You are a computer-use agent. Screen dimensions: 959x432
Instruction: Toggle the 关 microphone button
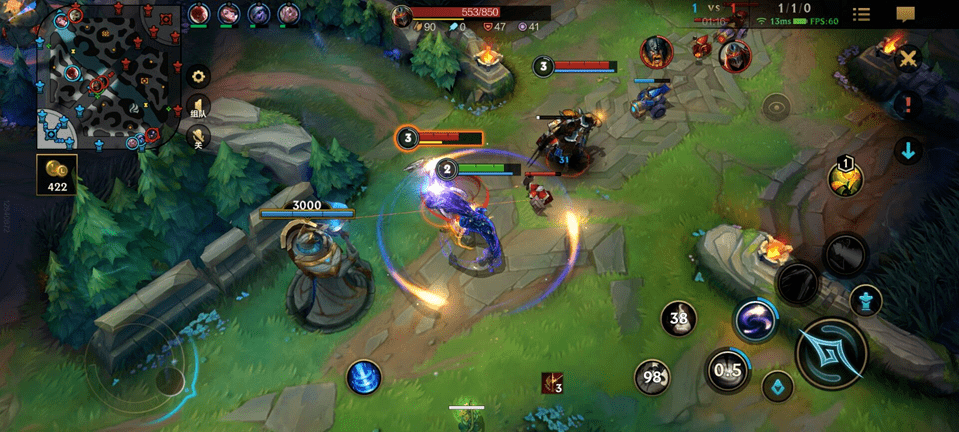tap(198, 139)
